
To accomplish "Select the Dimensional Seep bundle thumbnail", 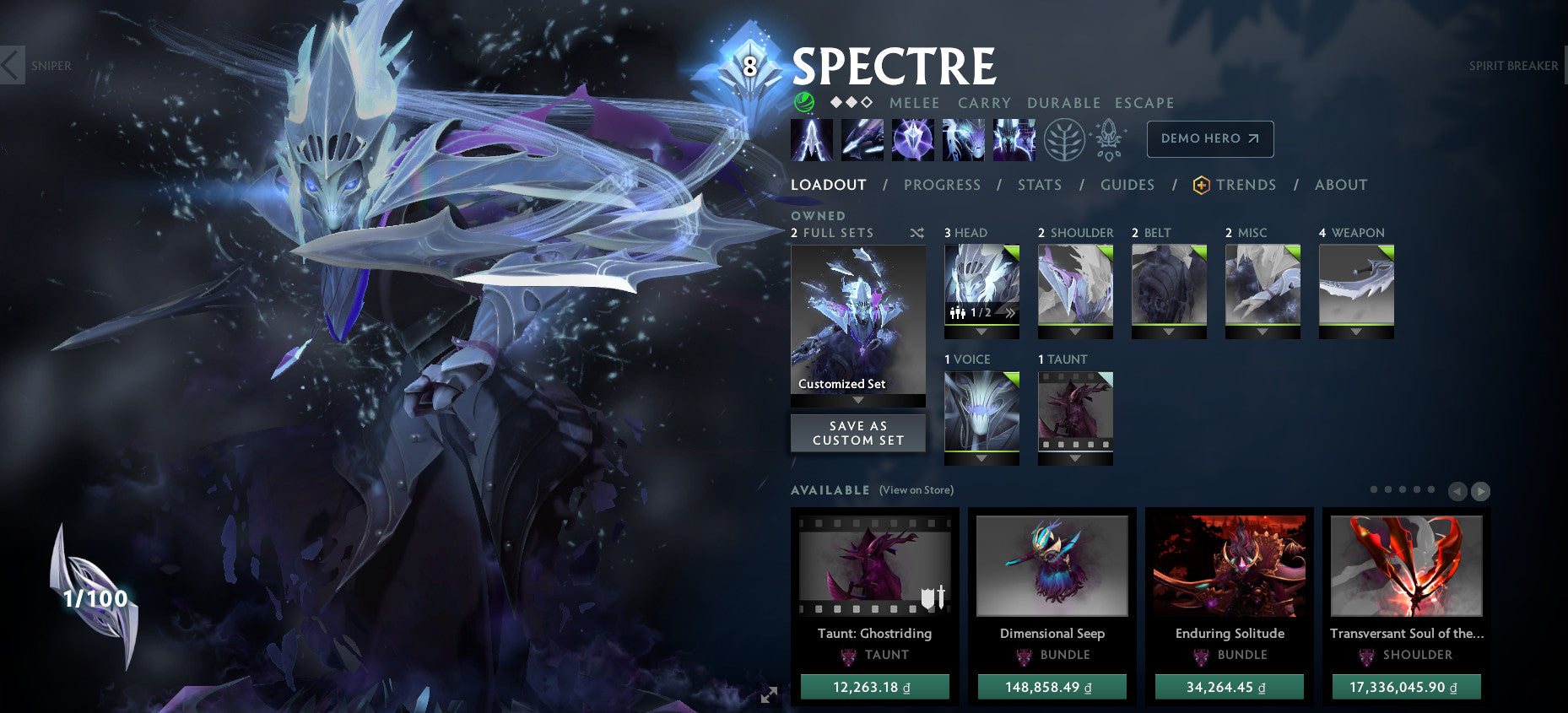I will click(x=1052, y=567).
